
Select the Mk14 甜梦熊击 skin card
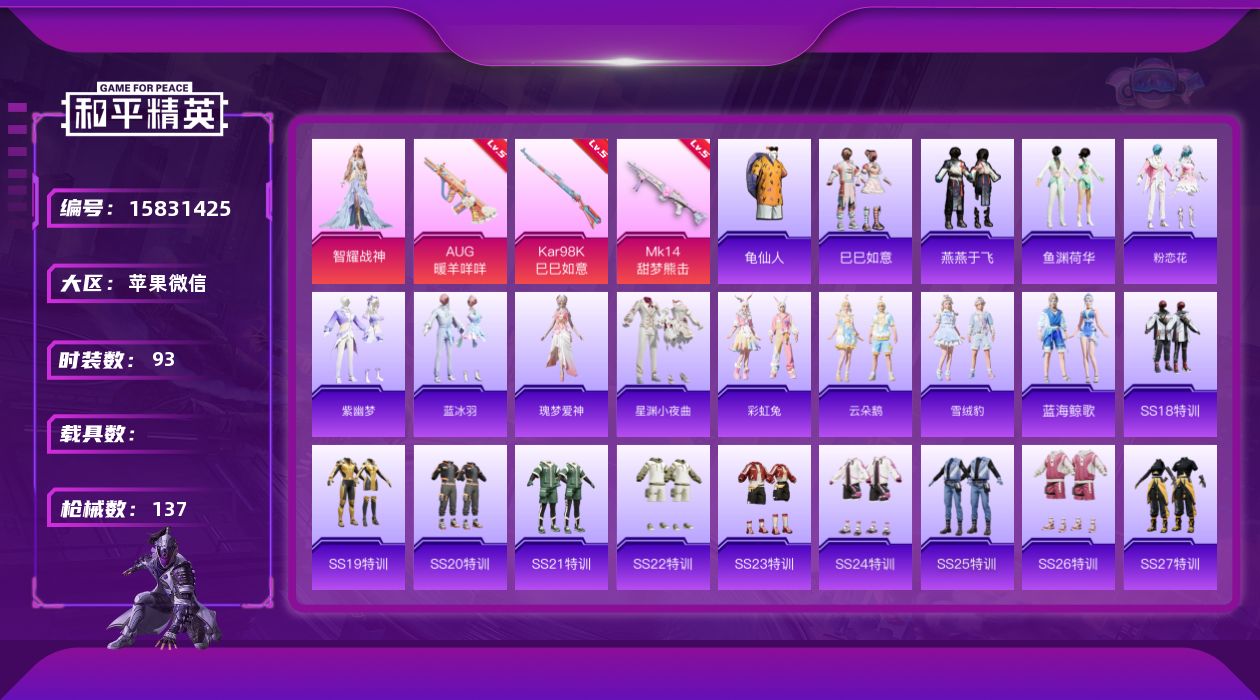pyautogui.click(x=663, y=211)
